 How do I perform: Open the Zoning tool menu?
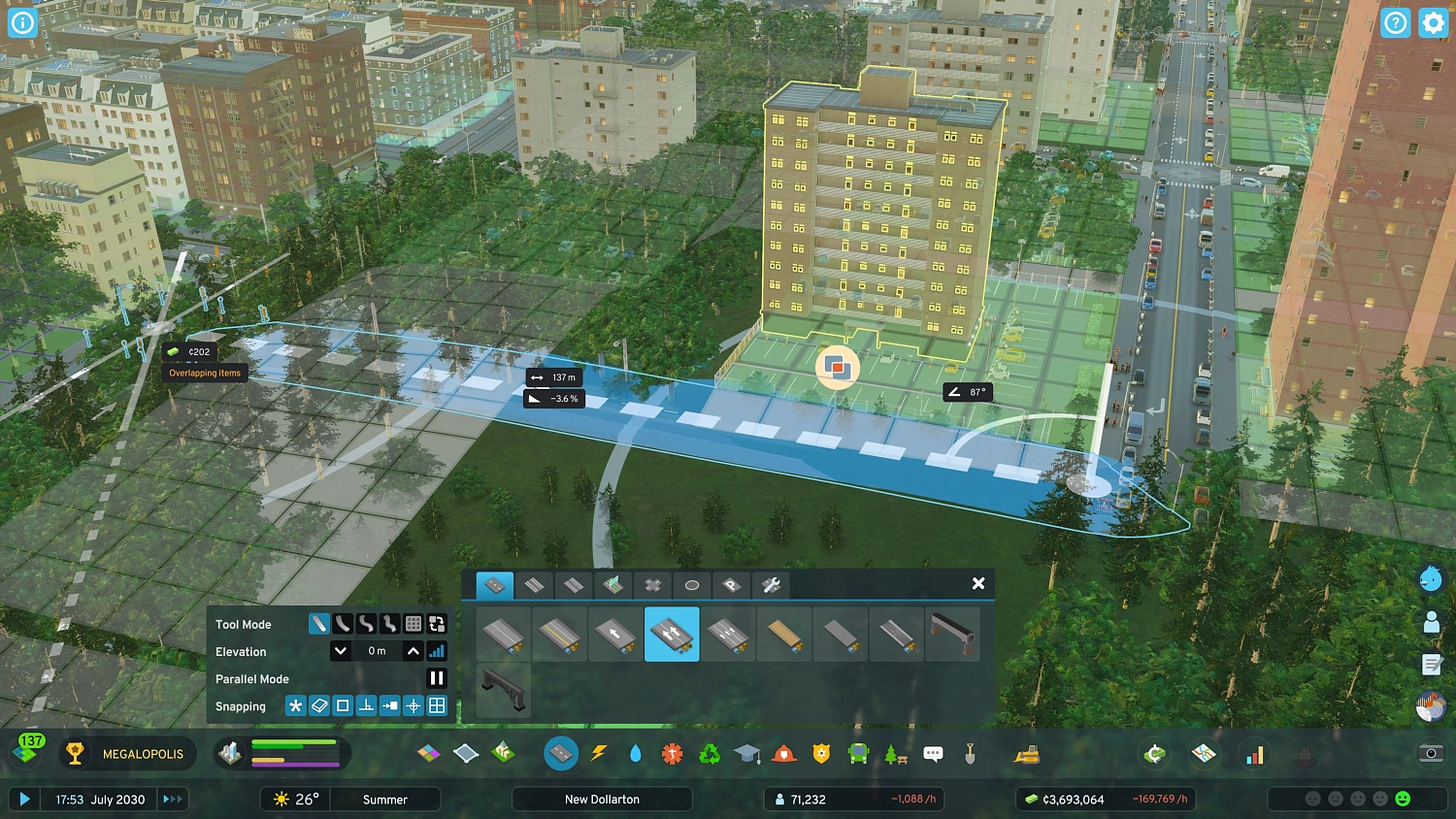[x=427, y=753]
